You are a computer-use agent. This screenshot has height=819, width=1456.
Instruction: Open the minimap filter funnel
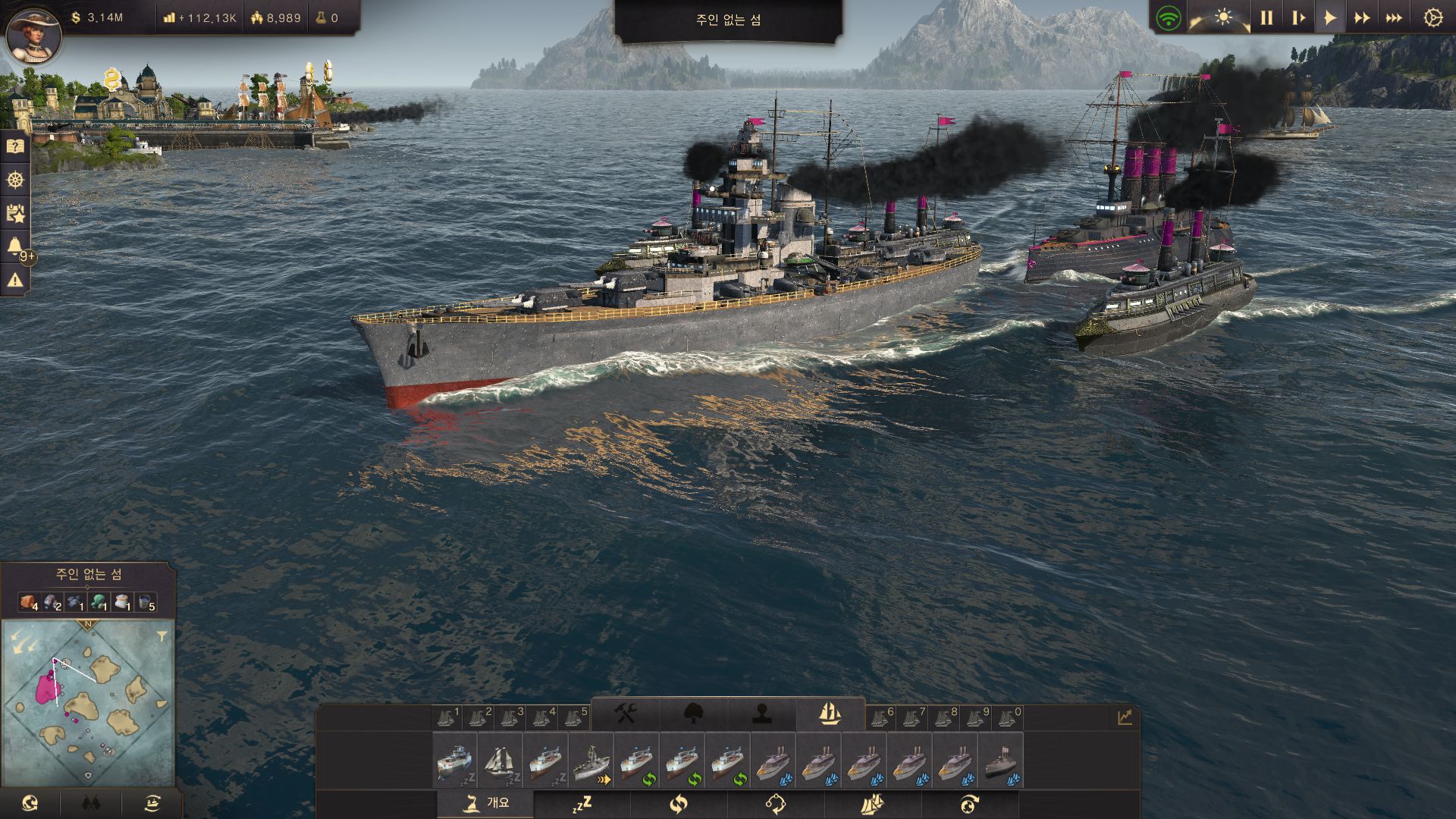click(x=162, y=636)
